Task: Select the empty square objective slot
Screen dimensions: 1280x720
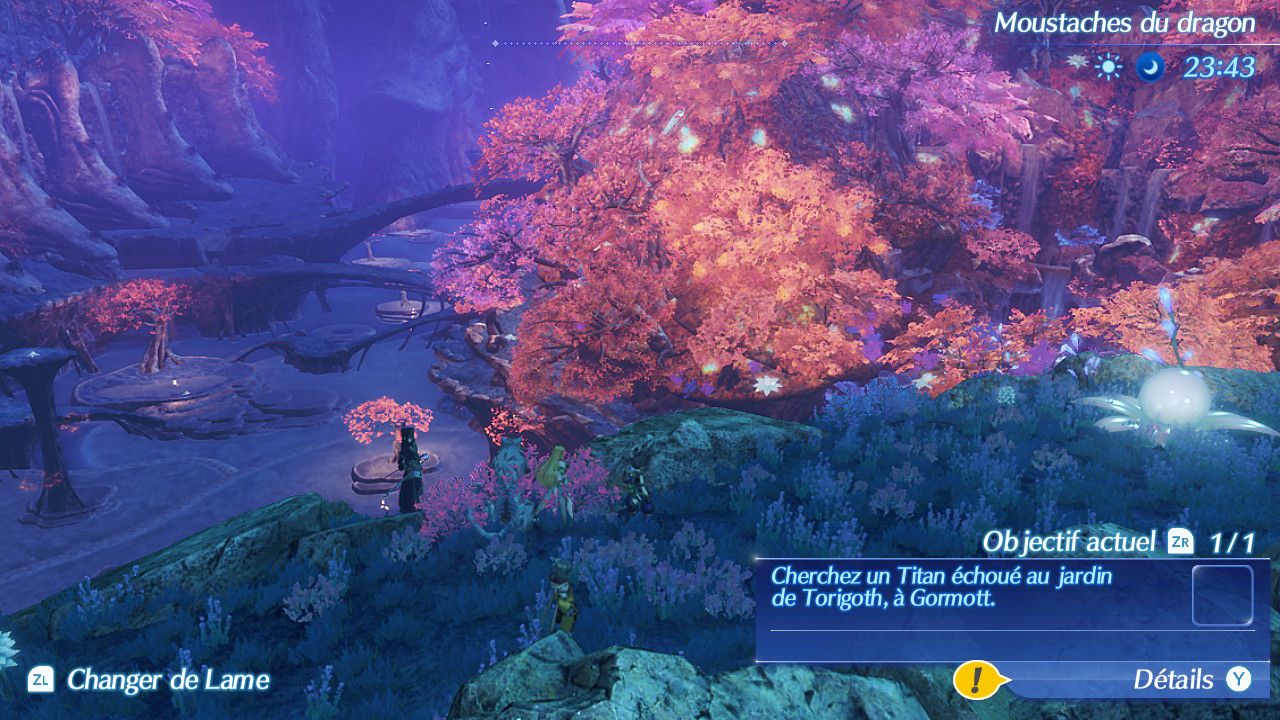Action: [x=1222, y=595]
